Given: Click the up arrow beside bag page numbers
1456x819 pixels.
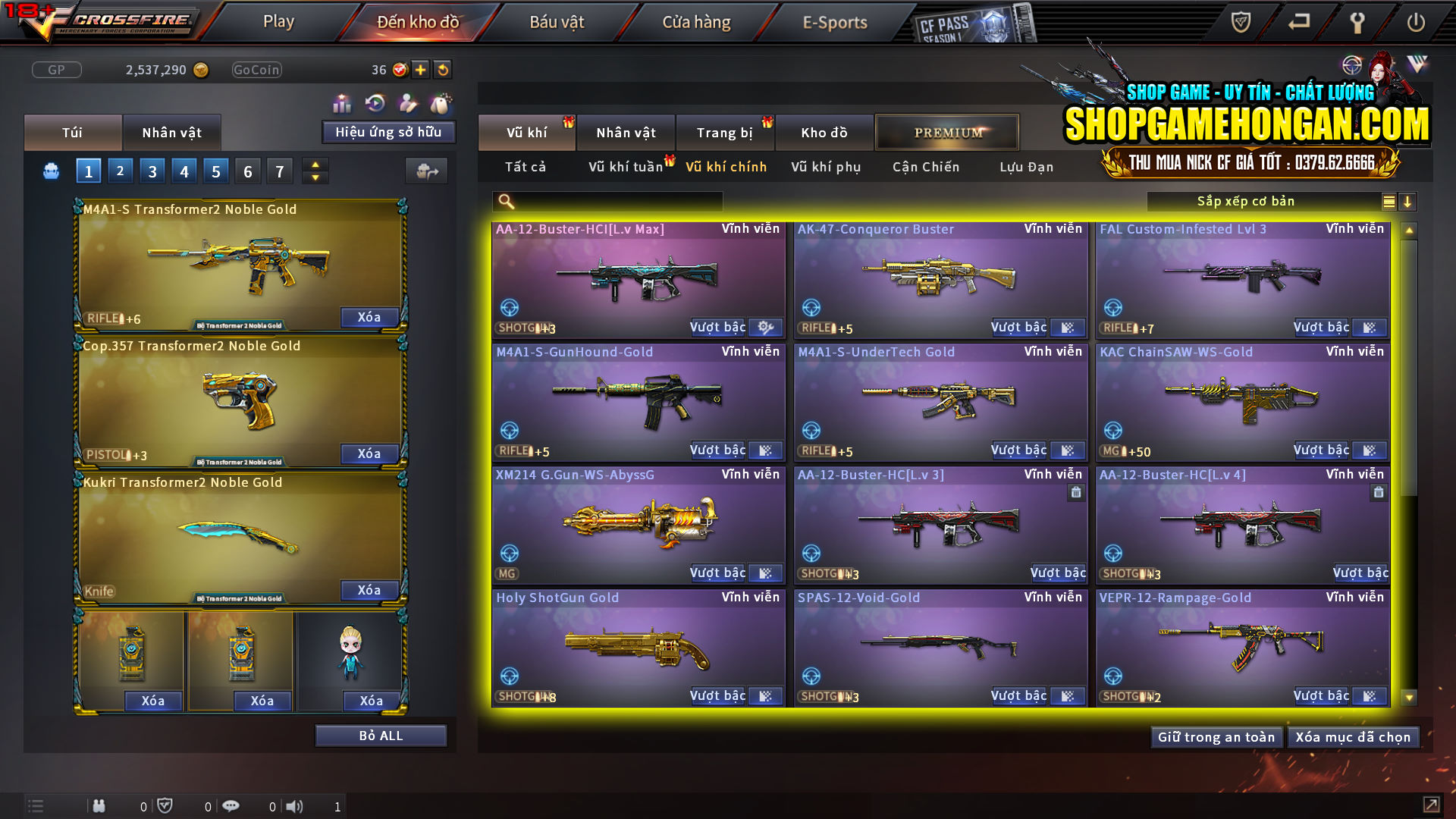Looking at the screenshot, I should [x=314, y=165].
